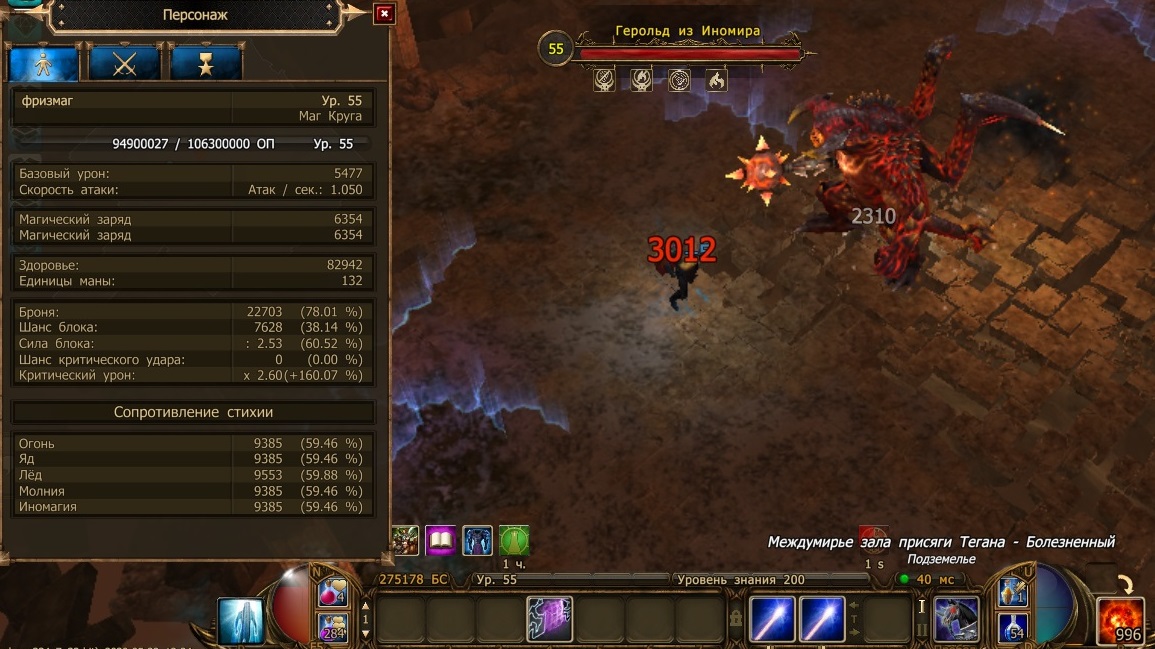Open the star medal tab
The width and height of the screenshot is (1155, 649).
click(205, 64)
